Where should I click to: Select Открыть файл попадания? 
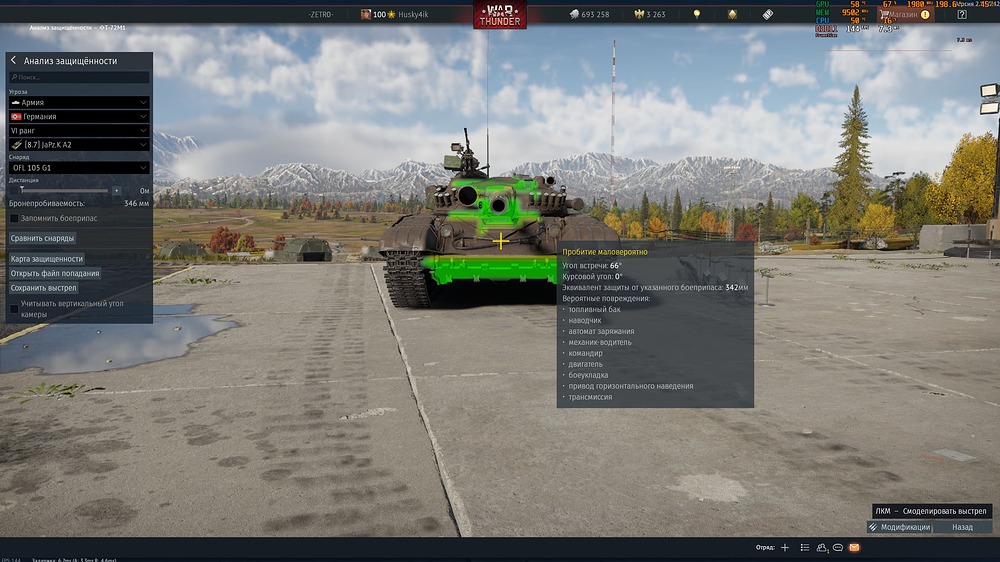pos(54,273)
